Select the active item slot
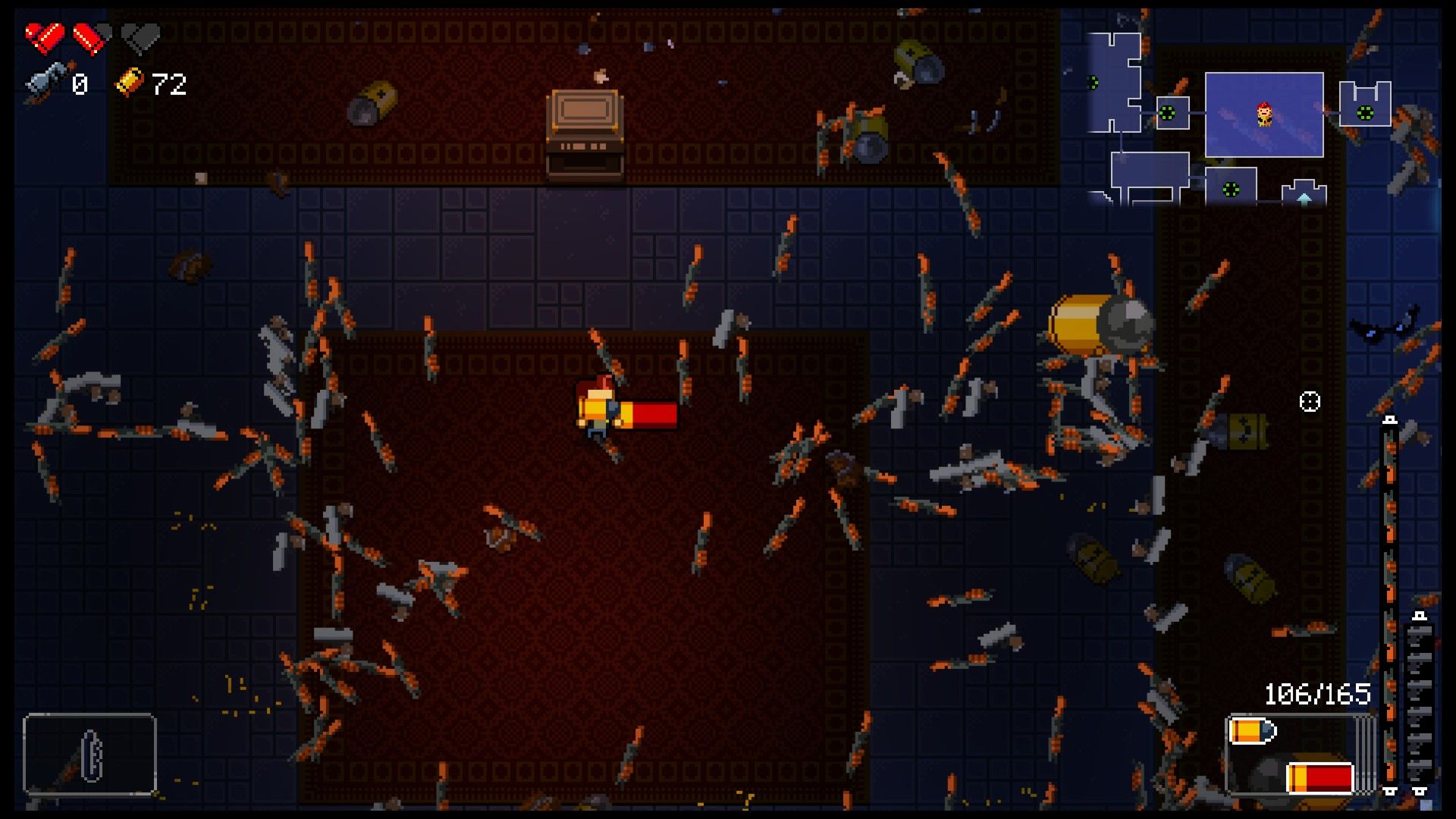The width and height of the screenshot is (1456, 819). [89, 754]
